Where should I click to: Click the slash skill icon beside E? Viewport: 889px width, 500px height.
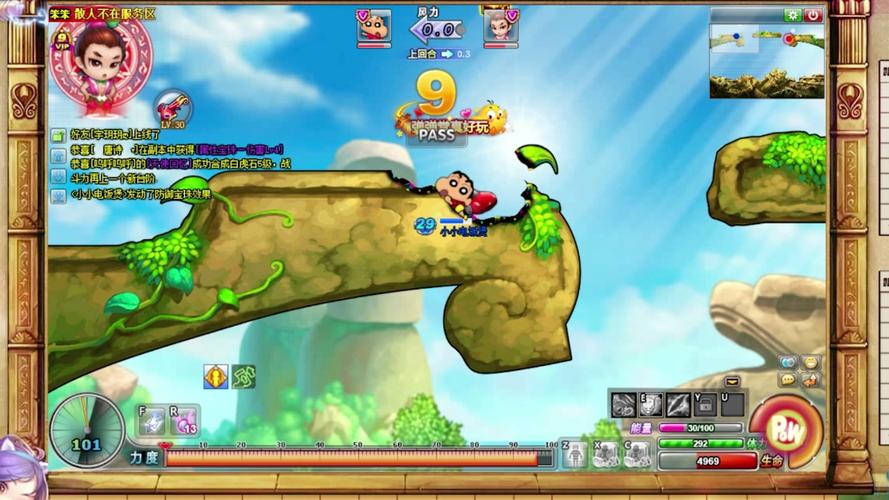click(678, 405)
